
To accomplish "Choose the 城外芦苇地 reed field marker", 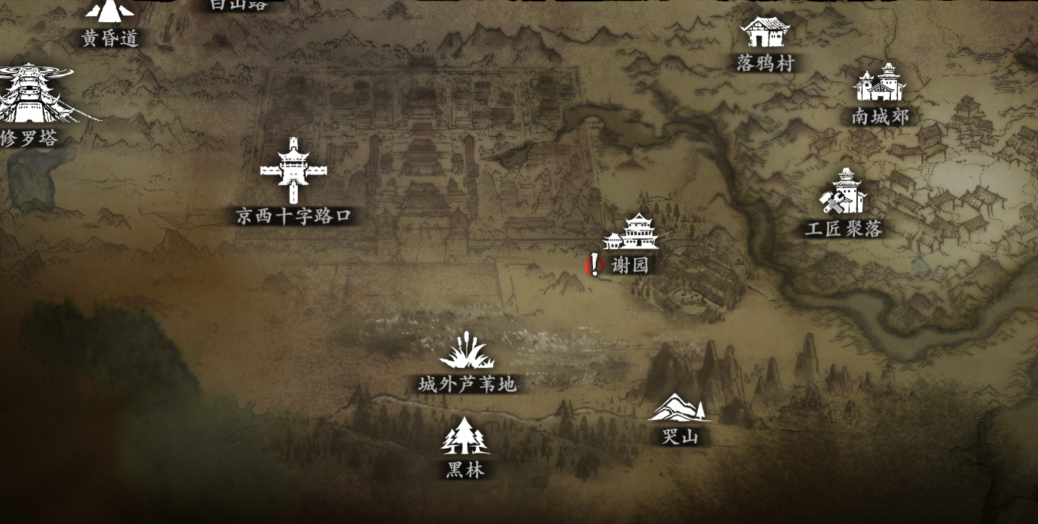I will click(x=467, y=352).
